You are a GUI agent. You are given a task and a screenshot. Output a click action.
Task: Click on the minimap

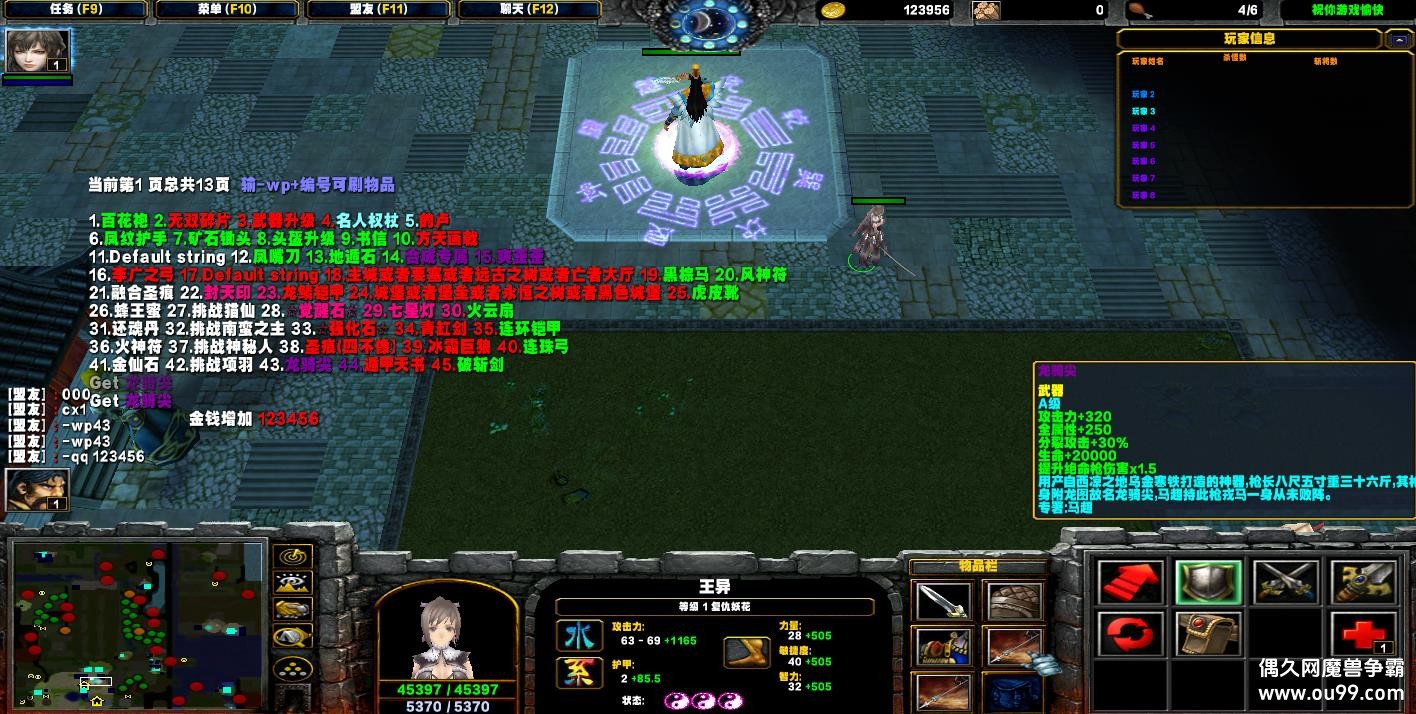pos(138,622)
